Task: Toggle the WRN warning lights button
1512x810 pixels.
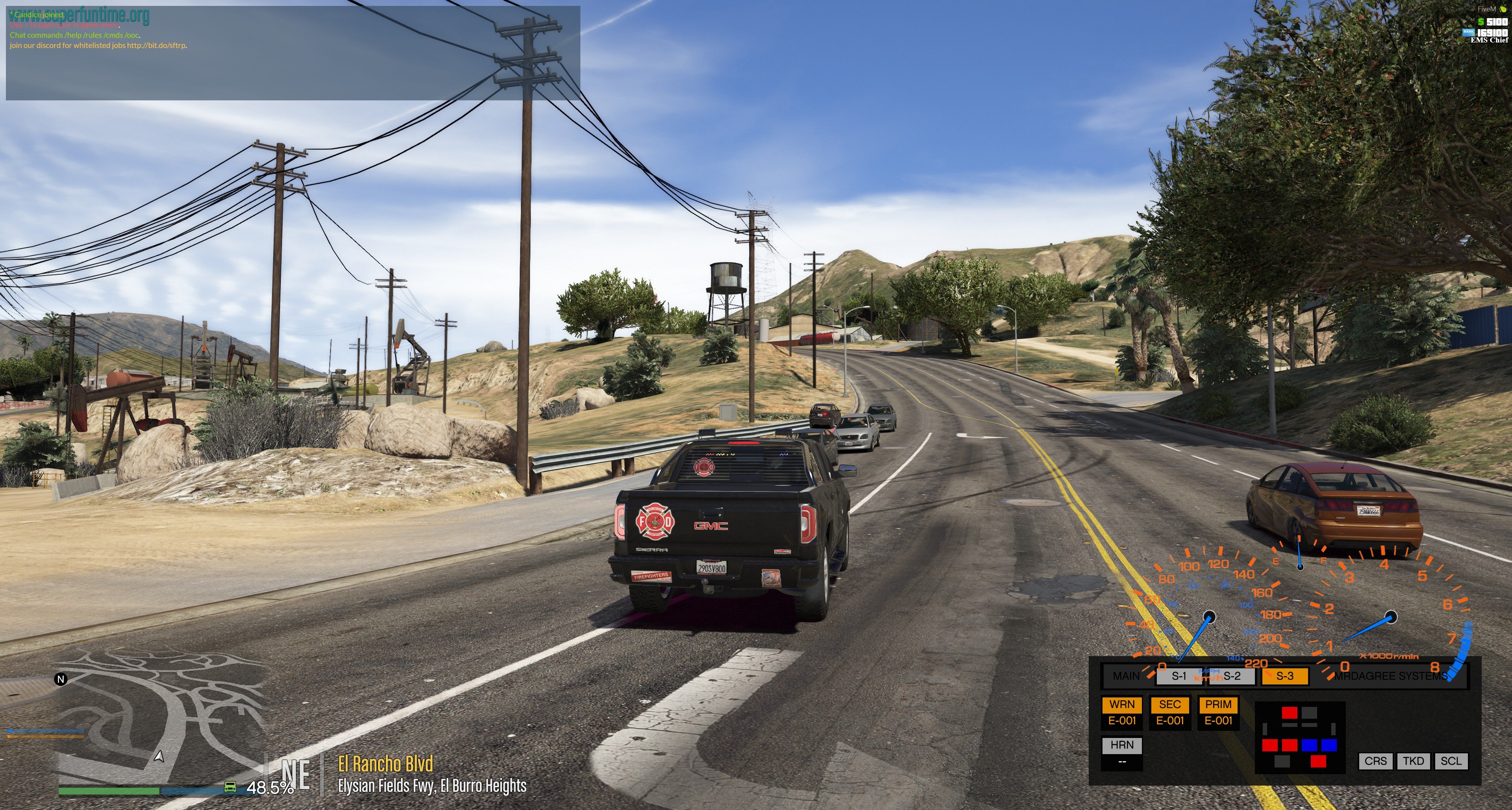Action: pos(1122,705)
